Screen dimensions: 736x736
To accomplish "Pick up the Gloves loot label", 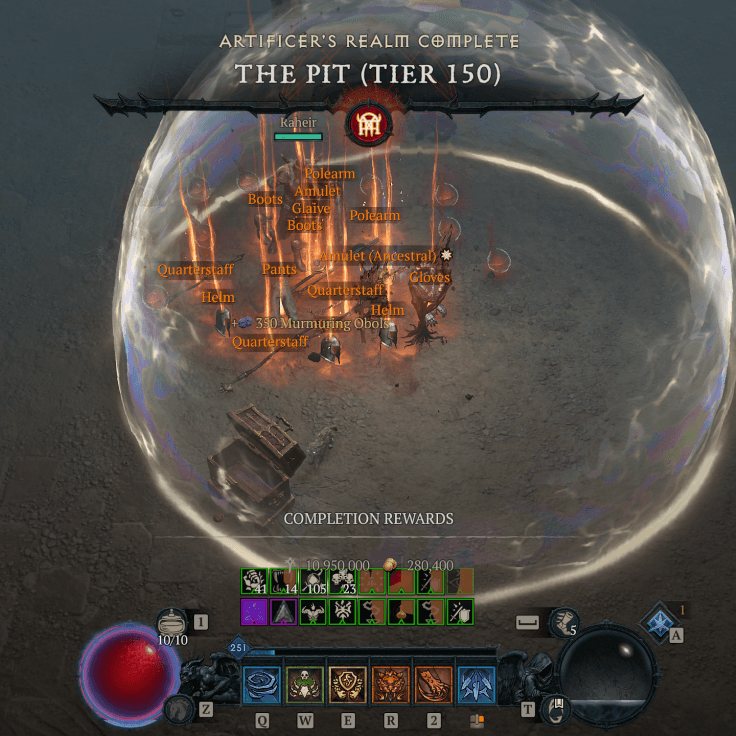I will coord(430,277).
